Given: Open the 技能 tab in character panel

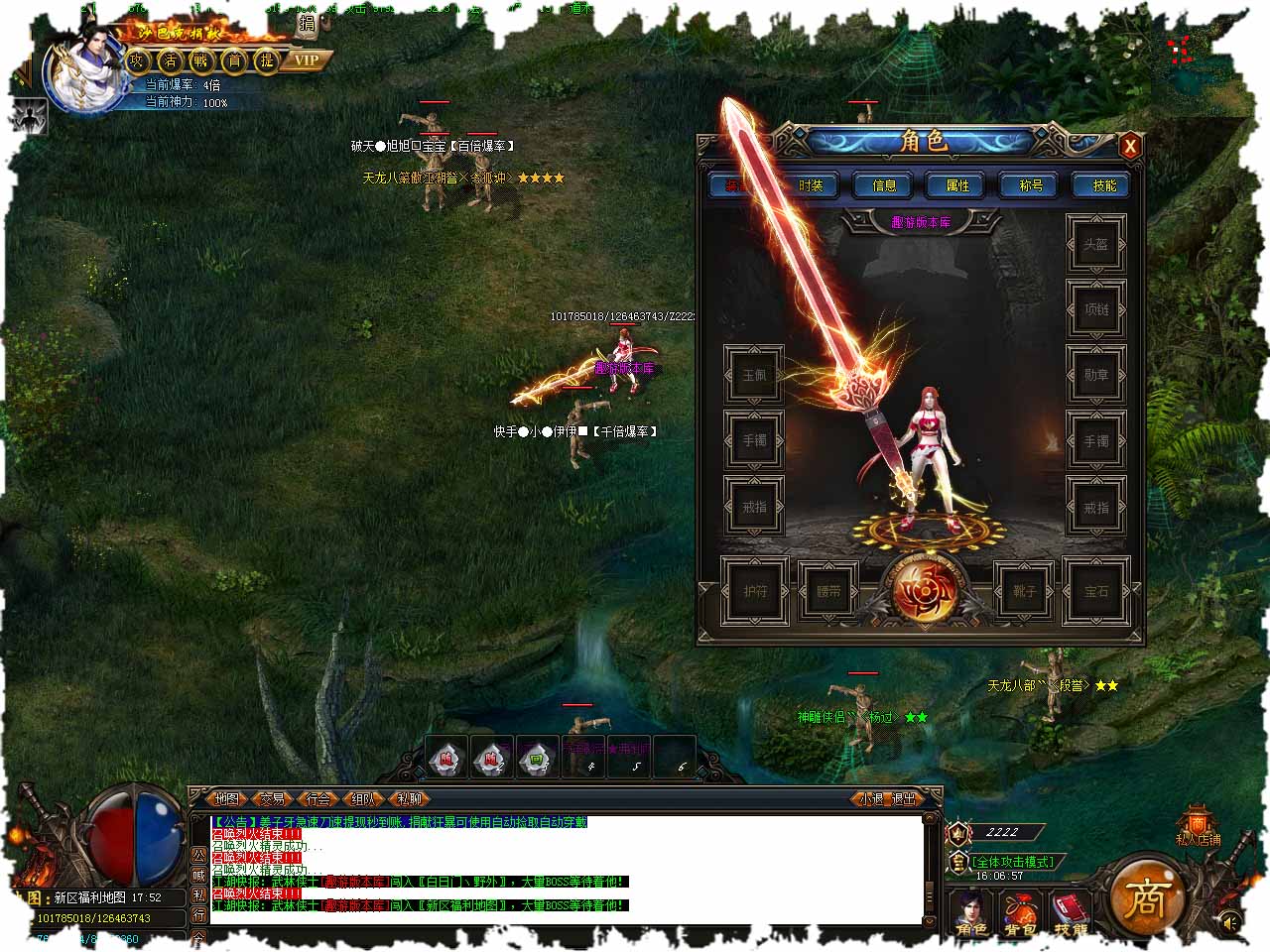Looking at the screenshot, I should tap(1104, 185).
